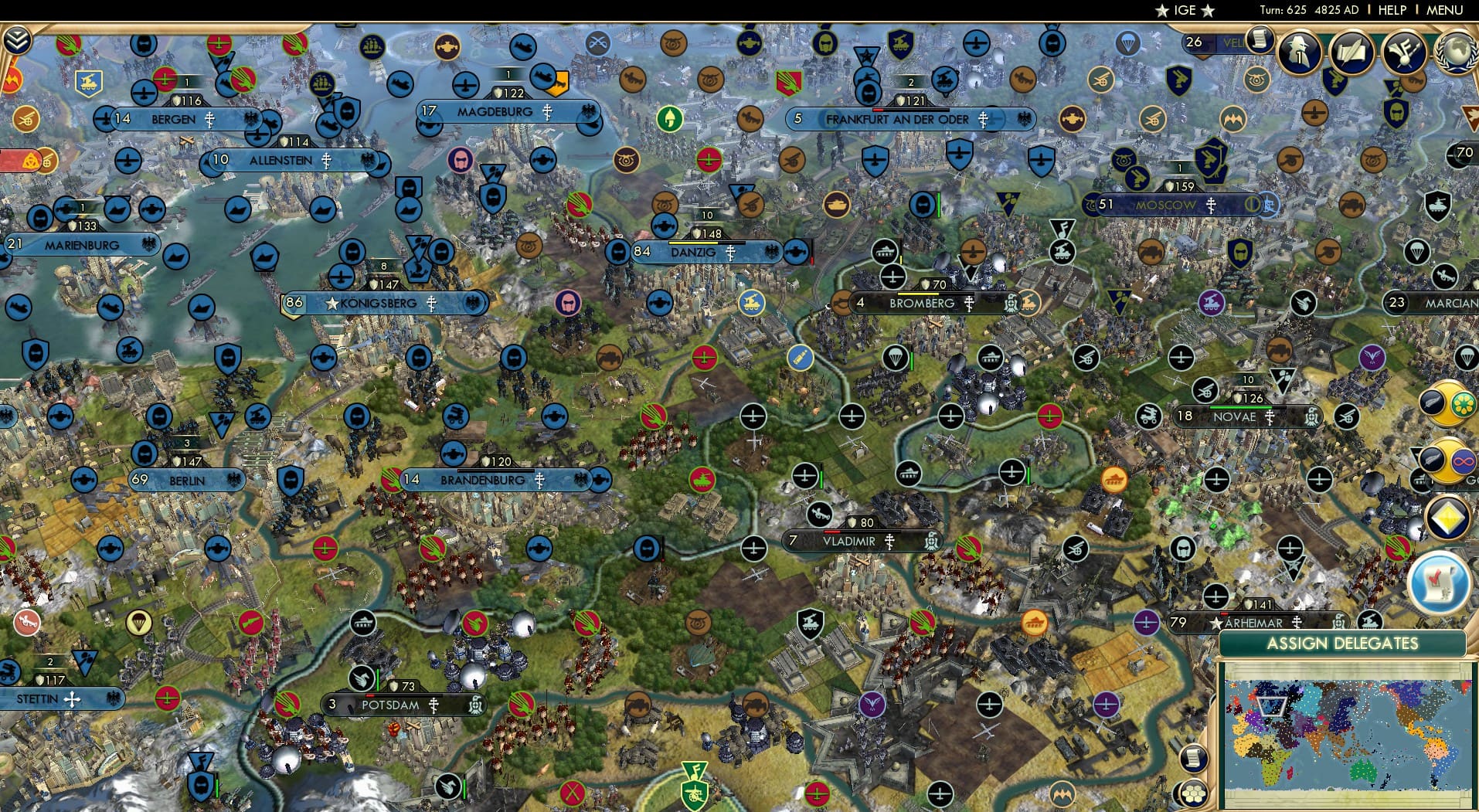Open the trumpet-and-flag overview icon
The width and height of the screenshot is (1479, 812).
point(1404,51)
